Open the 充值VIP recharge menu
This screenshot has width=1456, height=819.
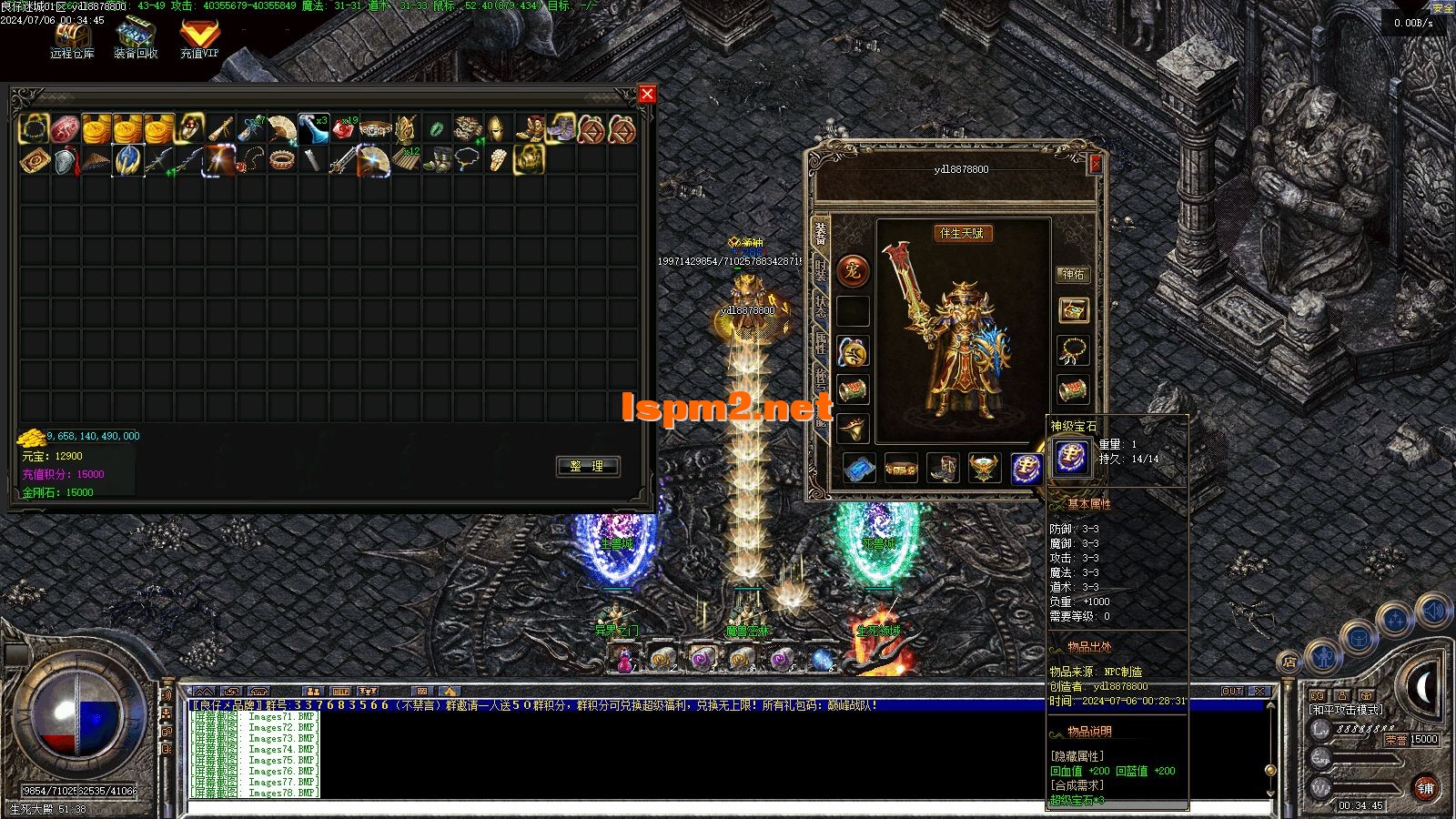coord(199,40)
